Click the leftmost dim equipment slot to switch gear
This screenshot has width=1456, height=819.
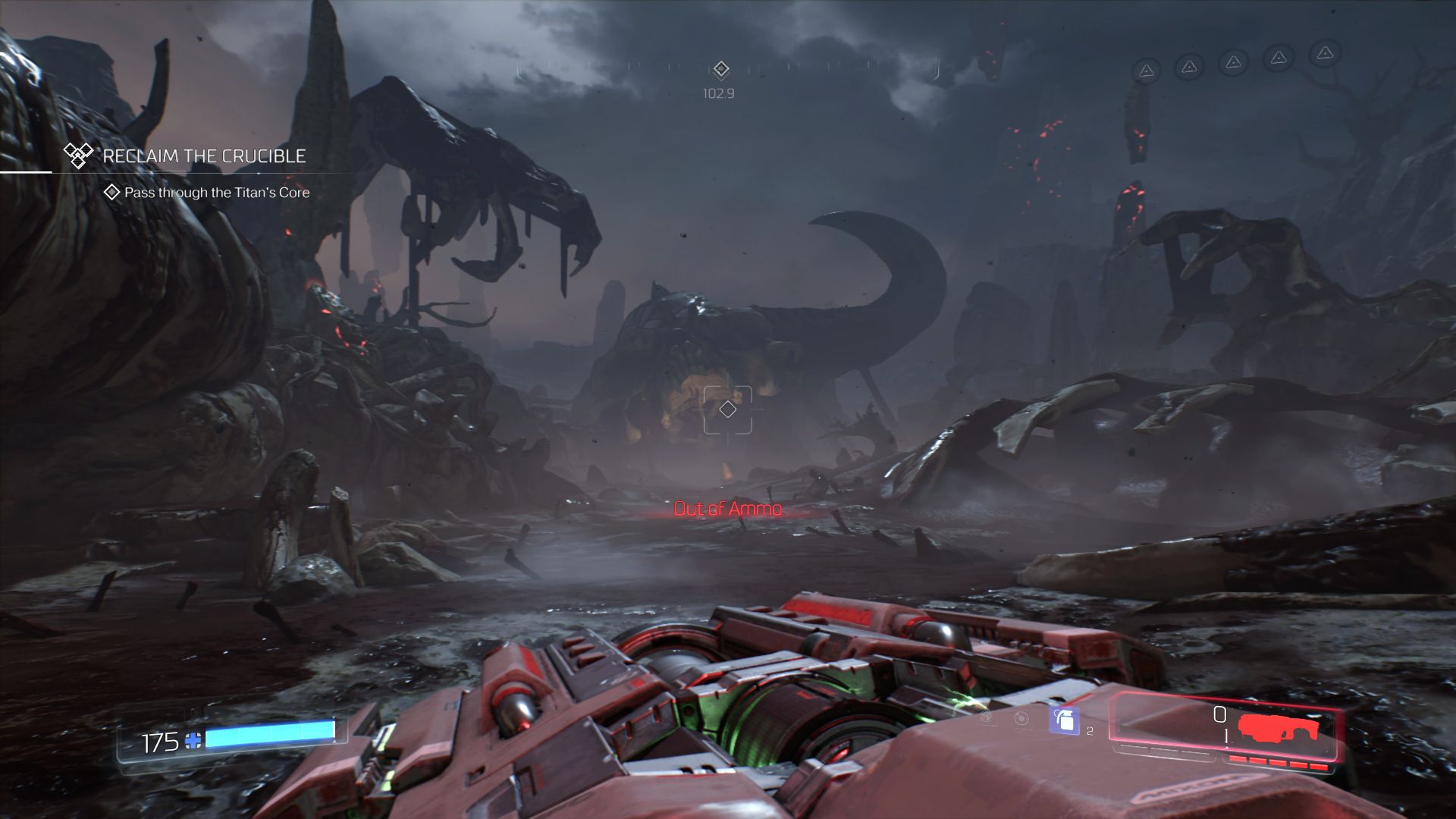click(x=986, y=717)
